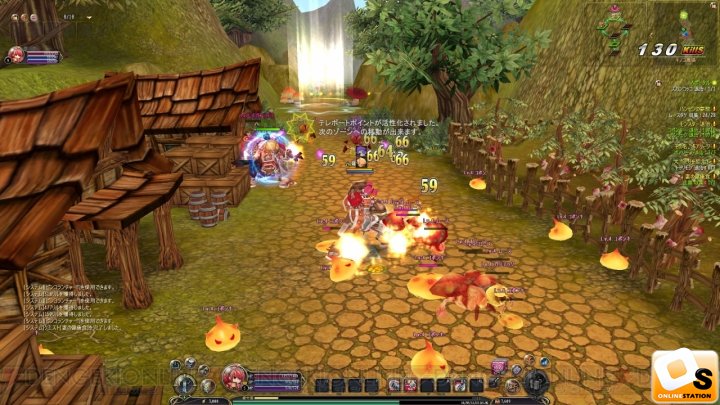The height and width of the screenshot is (405, 720).
Task: Click the Online Station logo
Action: [684, 374]
